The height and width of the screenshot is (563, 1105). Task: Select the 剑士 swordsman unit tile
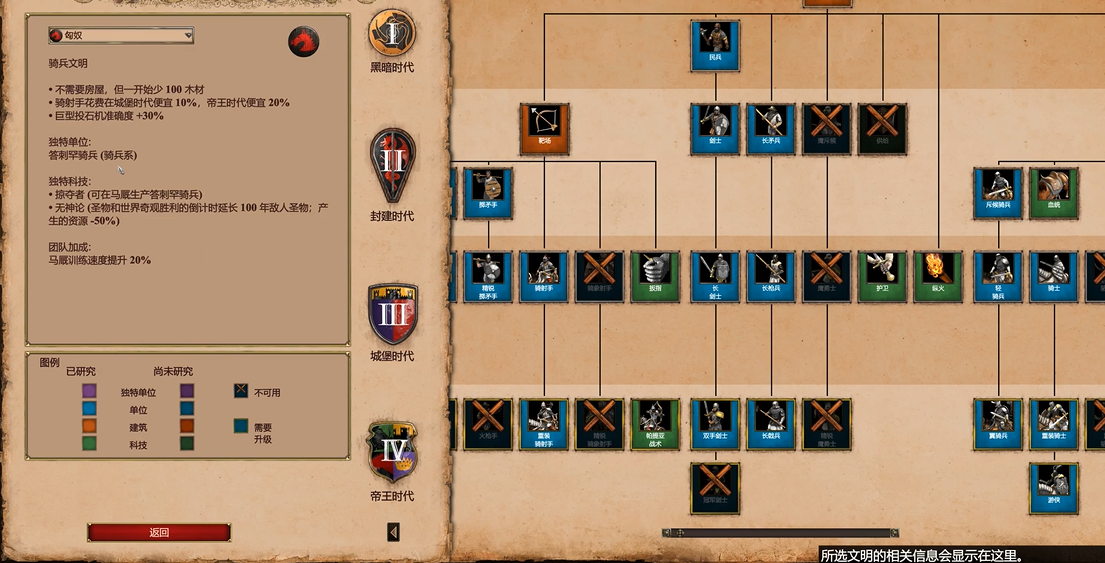715,129
